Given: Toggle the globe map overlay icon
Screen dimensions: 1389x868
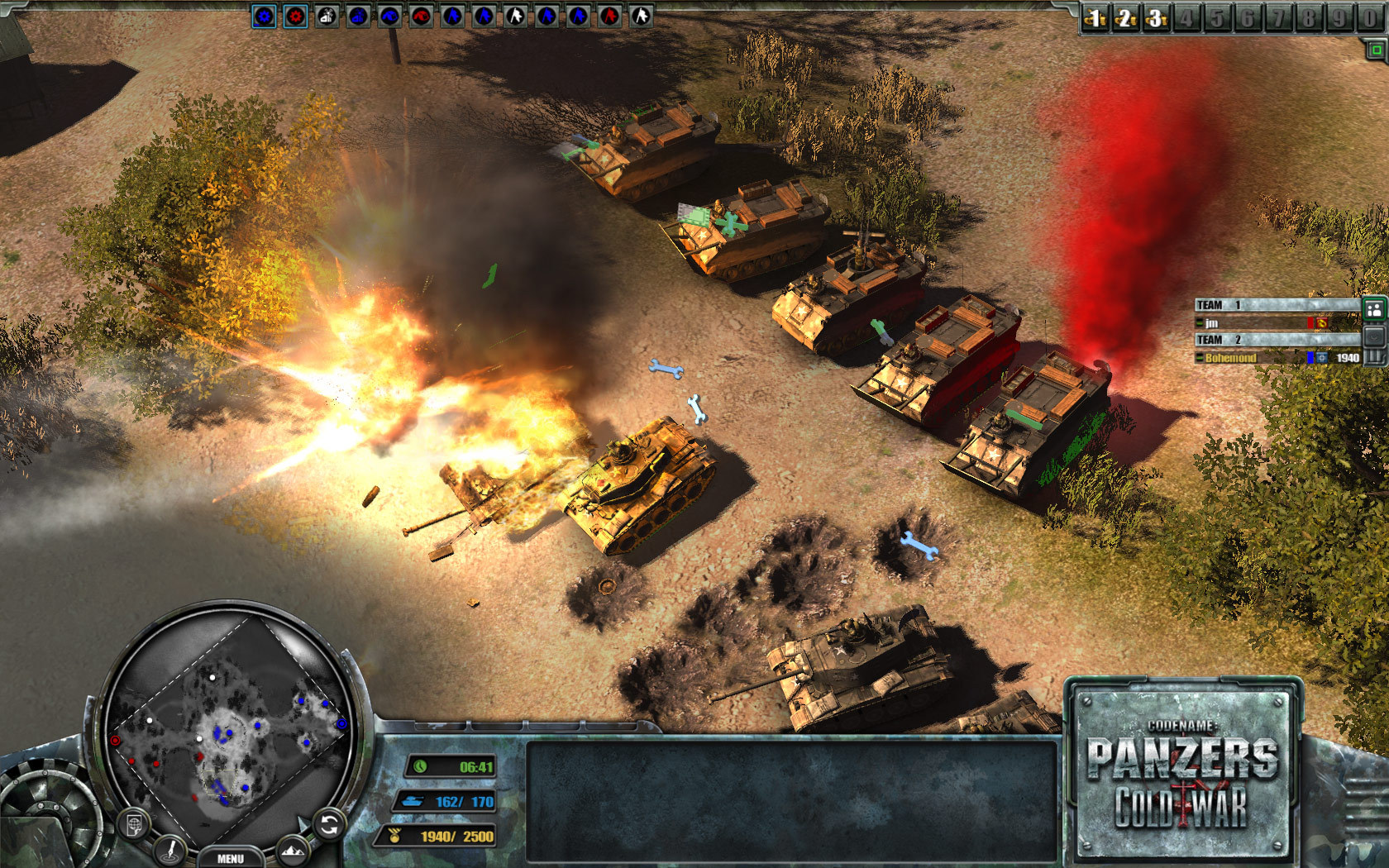Looking at the screenshot, I should (133, 823).
